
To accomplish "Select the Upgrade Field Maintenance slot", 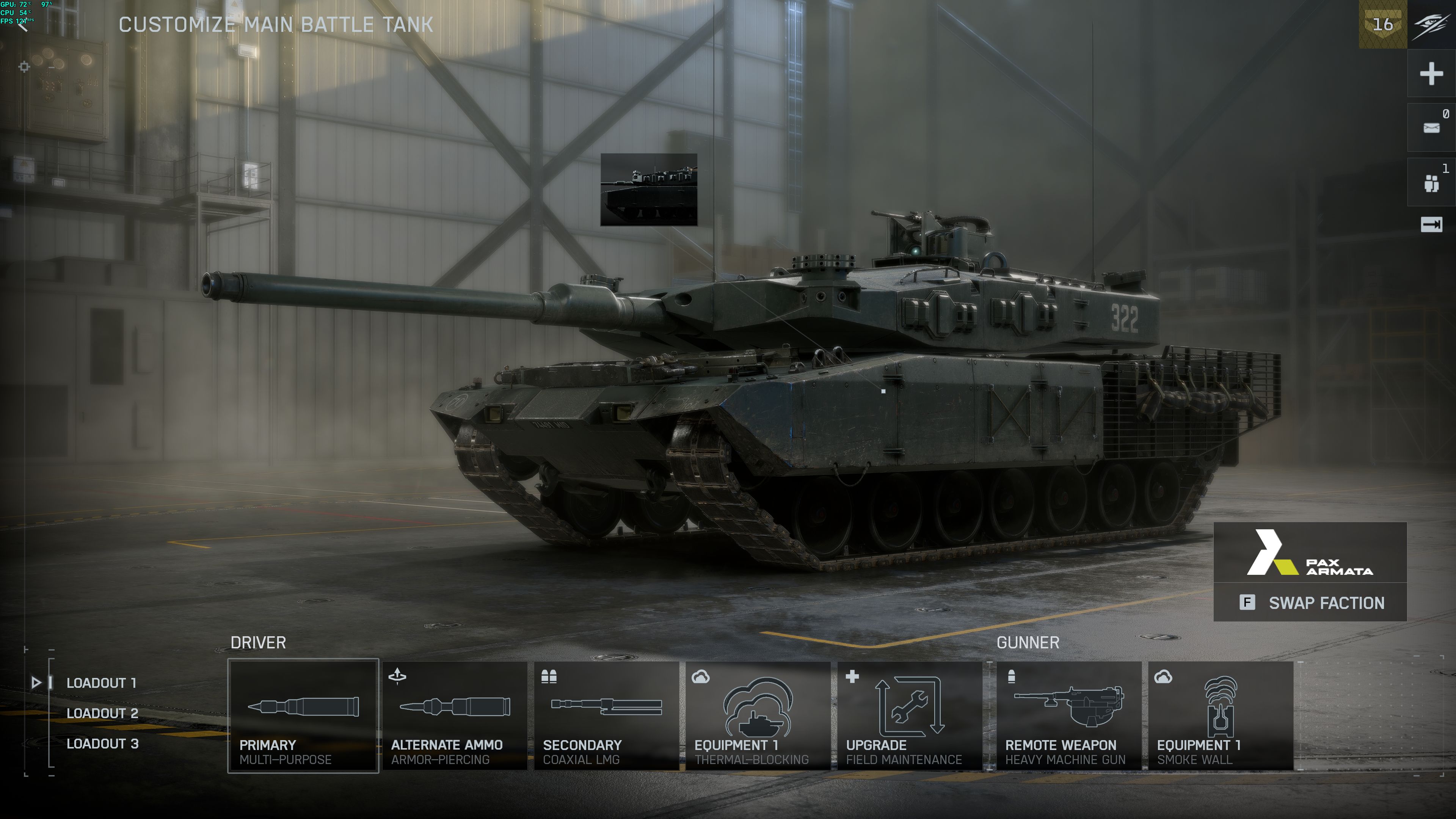I will pos(909,715).
